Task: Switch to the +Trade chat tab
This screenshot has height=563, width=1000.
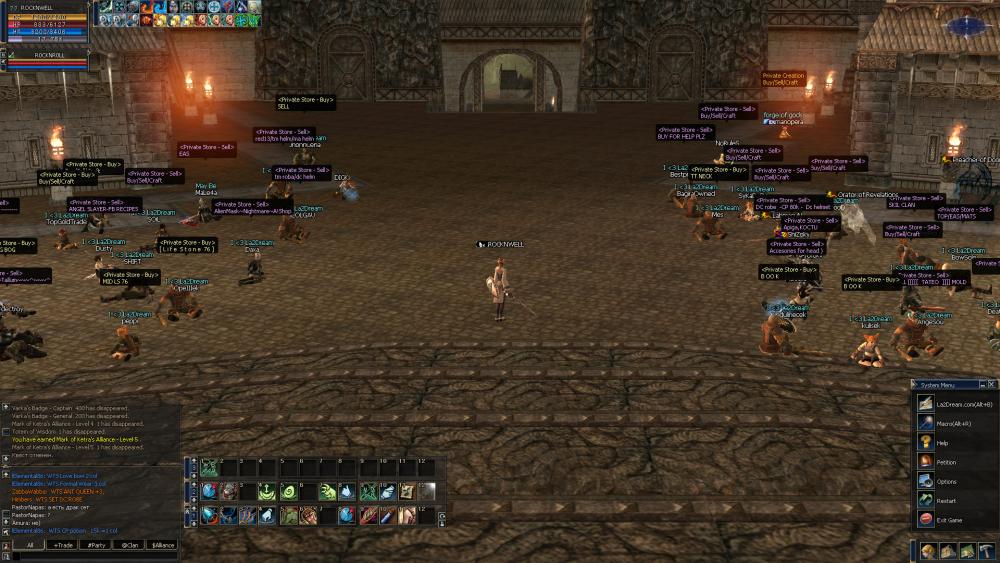Action: [63, 545]
